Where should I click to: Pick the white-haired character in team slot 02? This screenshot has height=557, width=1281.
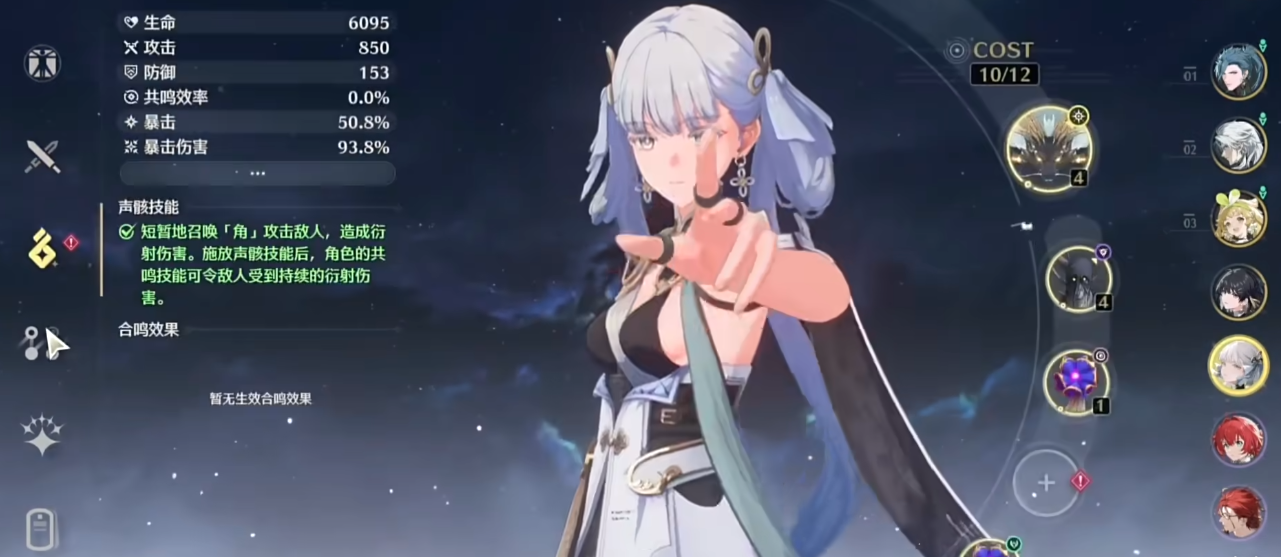point(1239,146)
